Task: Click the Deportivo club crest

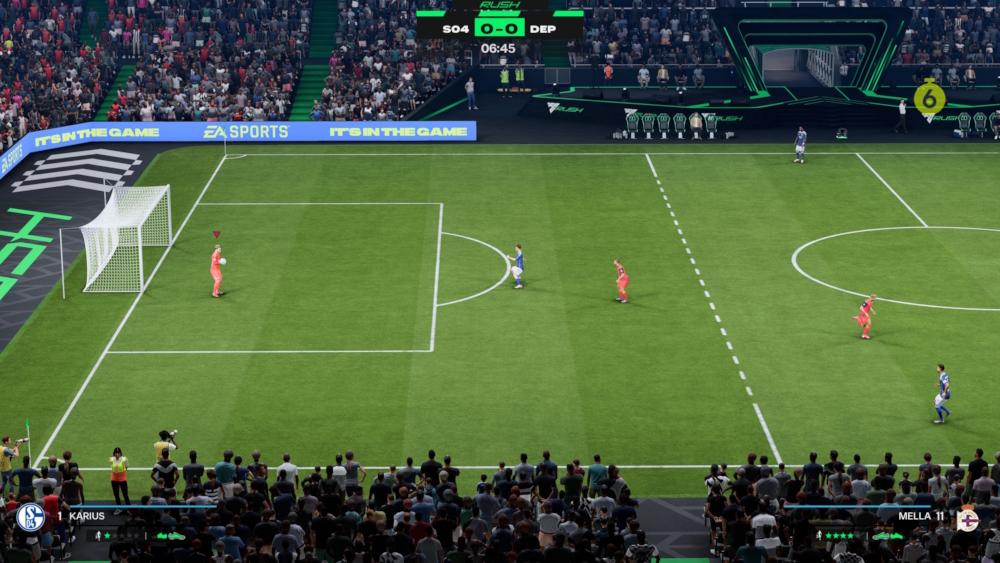Action: 967,518
